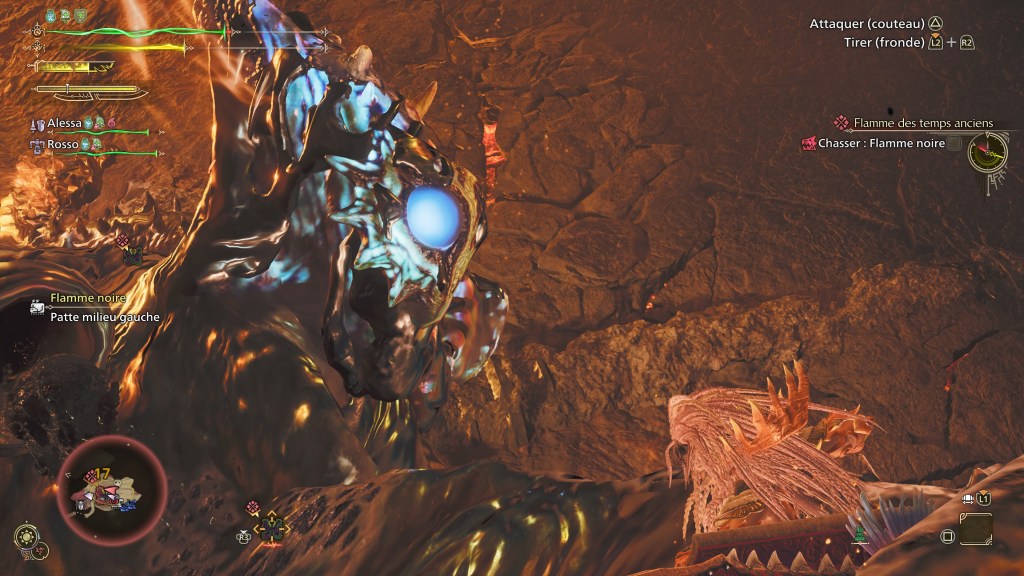Open the Flamme des temps anciens quest tracker
The width and height of the screenshot is (1024, 576).
922,123
